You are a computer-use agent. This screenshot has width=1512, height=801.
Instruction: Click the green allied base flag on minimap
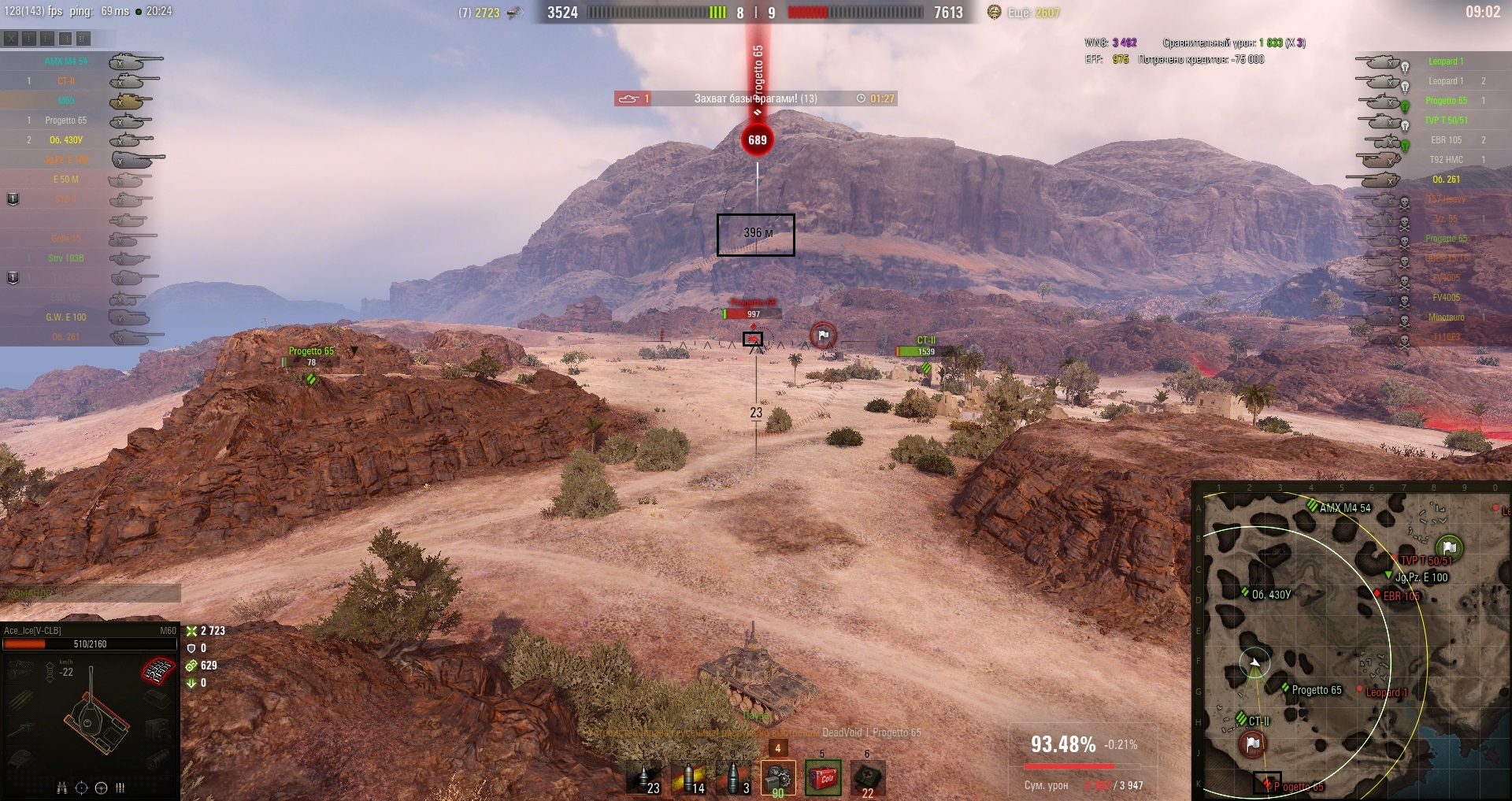pyautogui.click(x=1449, y=547)
